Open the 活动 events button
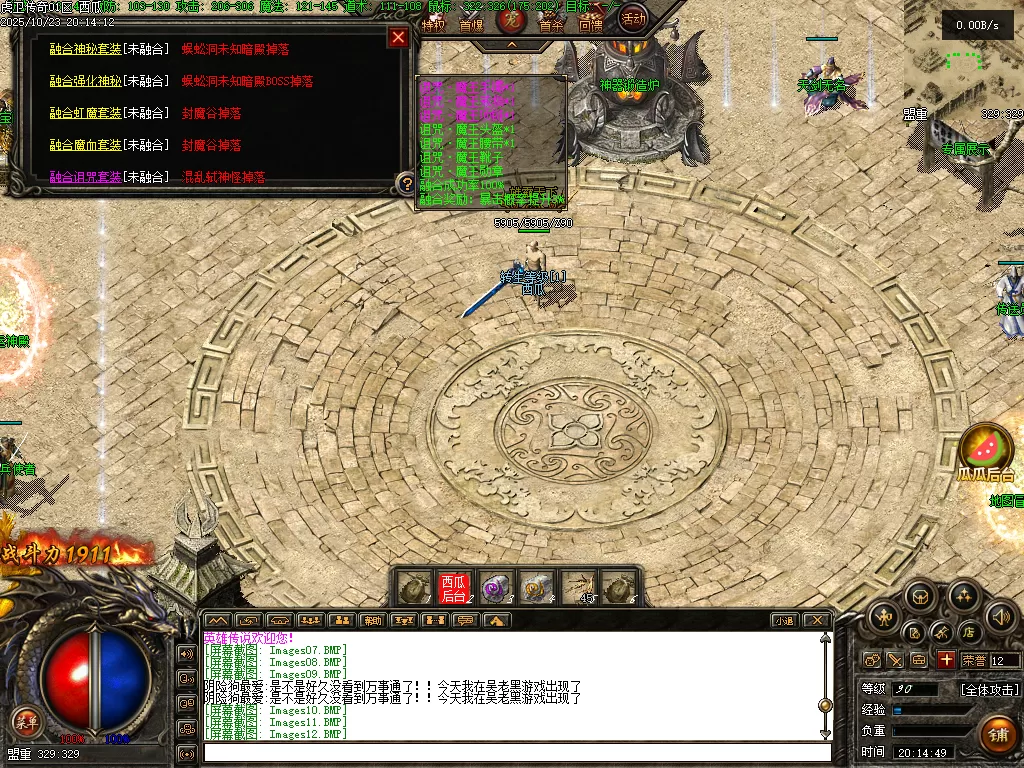The height and width of the screenshot is (768, 1024). point(633,18)
